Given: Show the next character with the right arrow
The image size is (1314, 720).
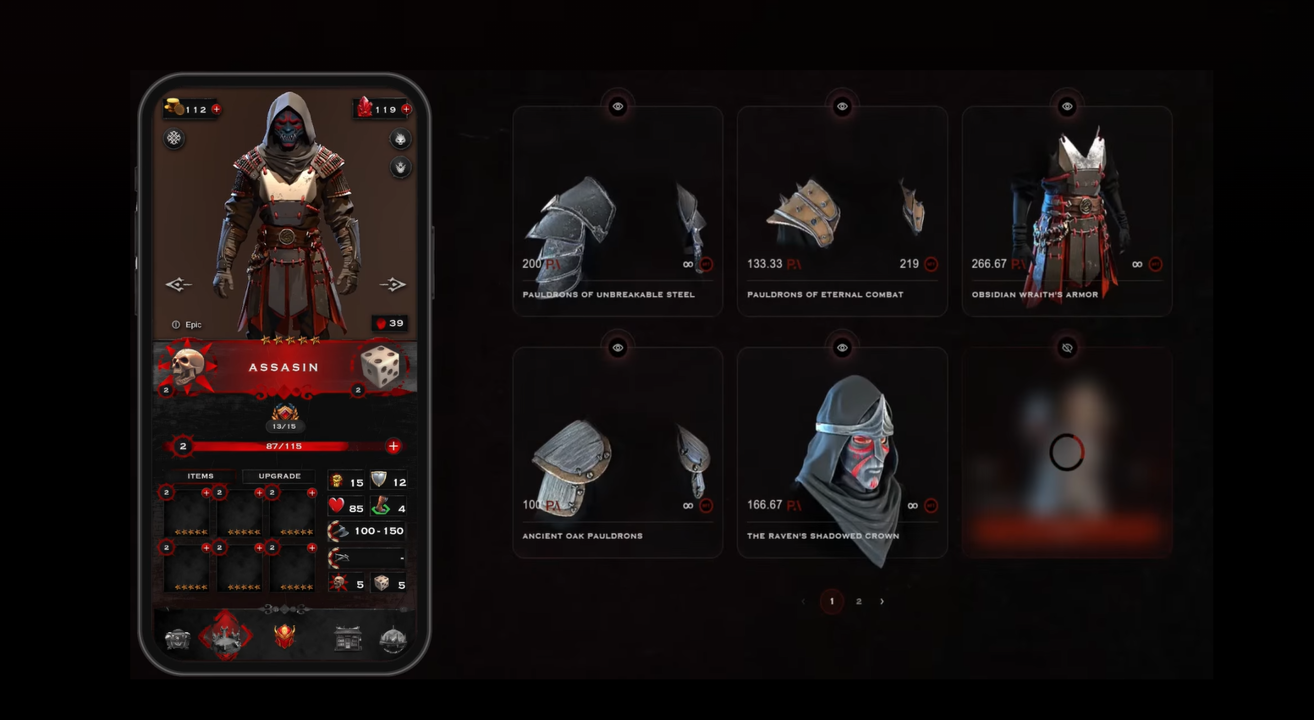Looking at the screenshot, I should click(x=393, y=285).
